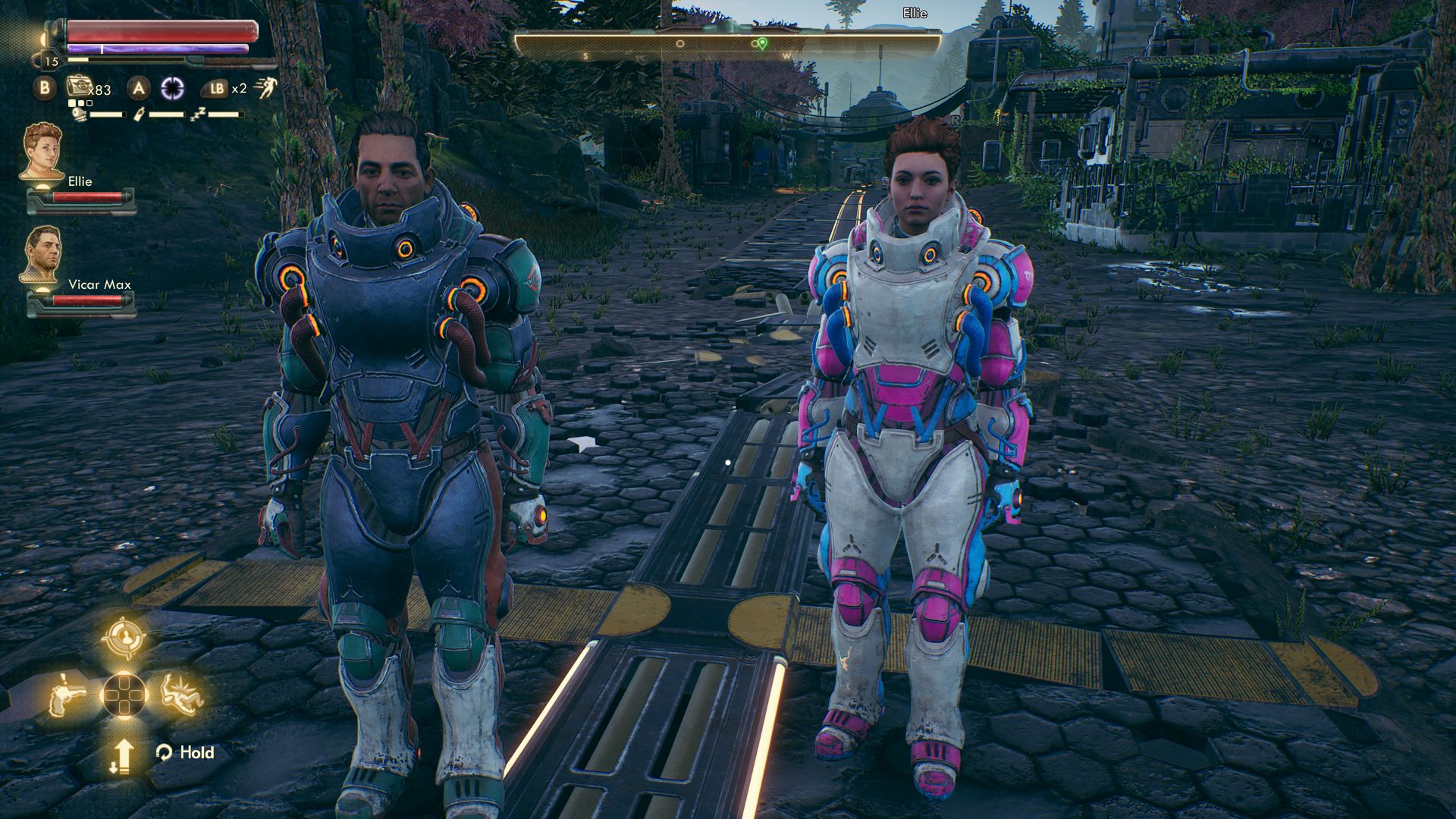
Task: Click the tactical dilation crosshair icon
Action: coord(174,89)
